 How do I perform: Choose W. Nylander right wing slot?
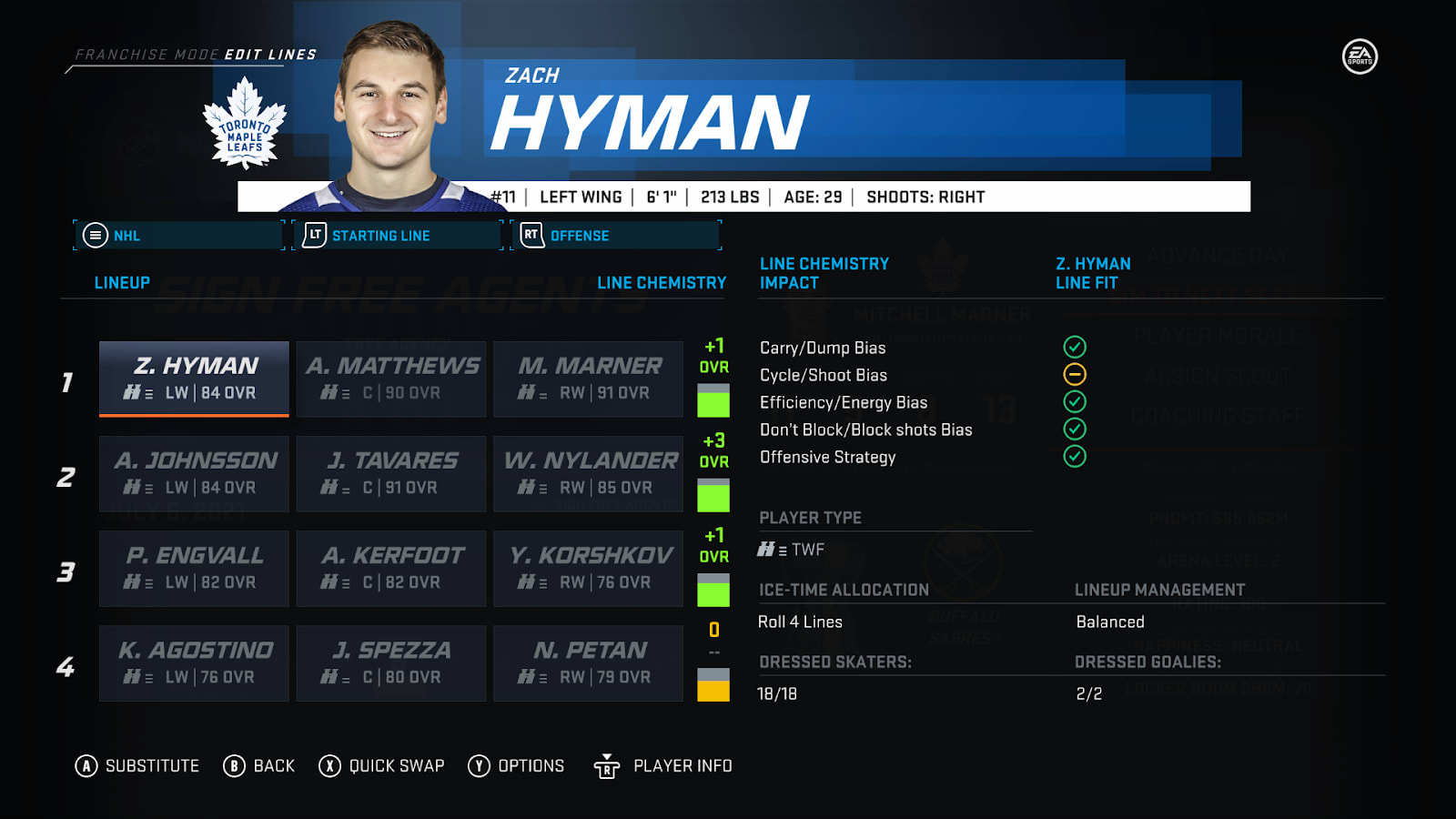pos(588,473)
